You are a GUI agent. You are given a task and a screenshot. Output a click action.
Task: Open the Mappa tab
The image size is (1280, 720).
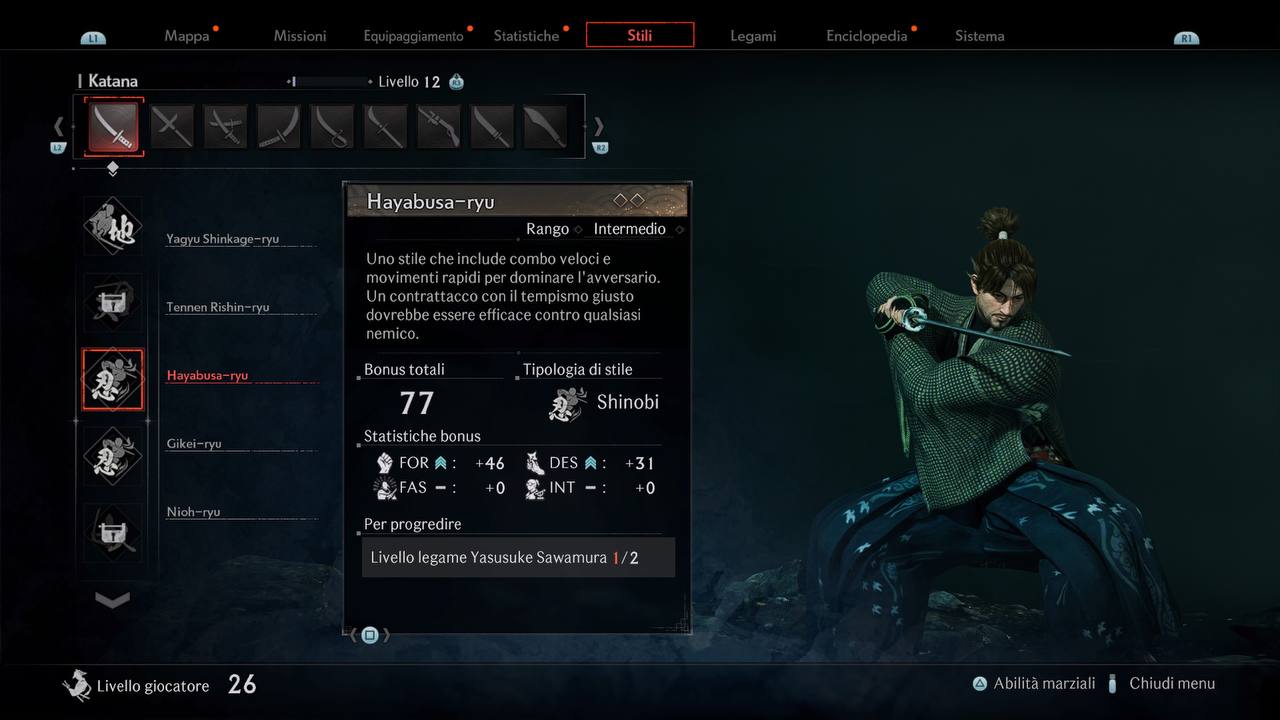coord(187,36)
